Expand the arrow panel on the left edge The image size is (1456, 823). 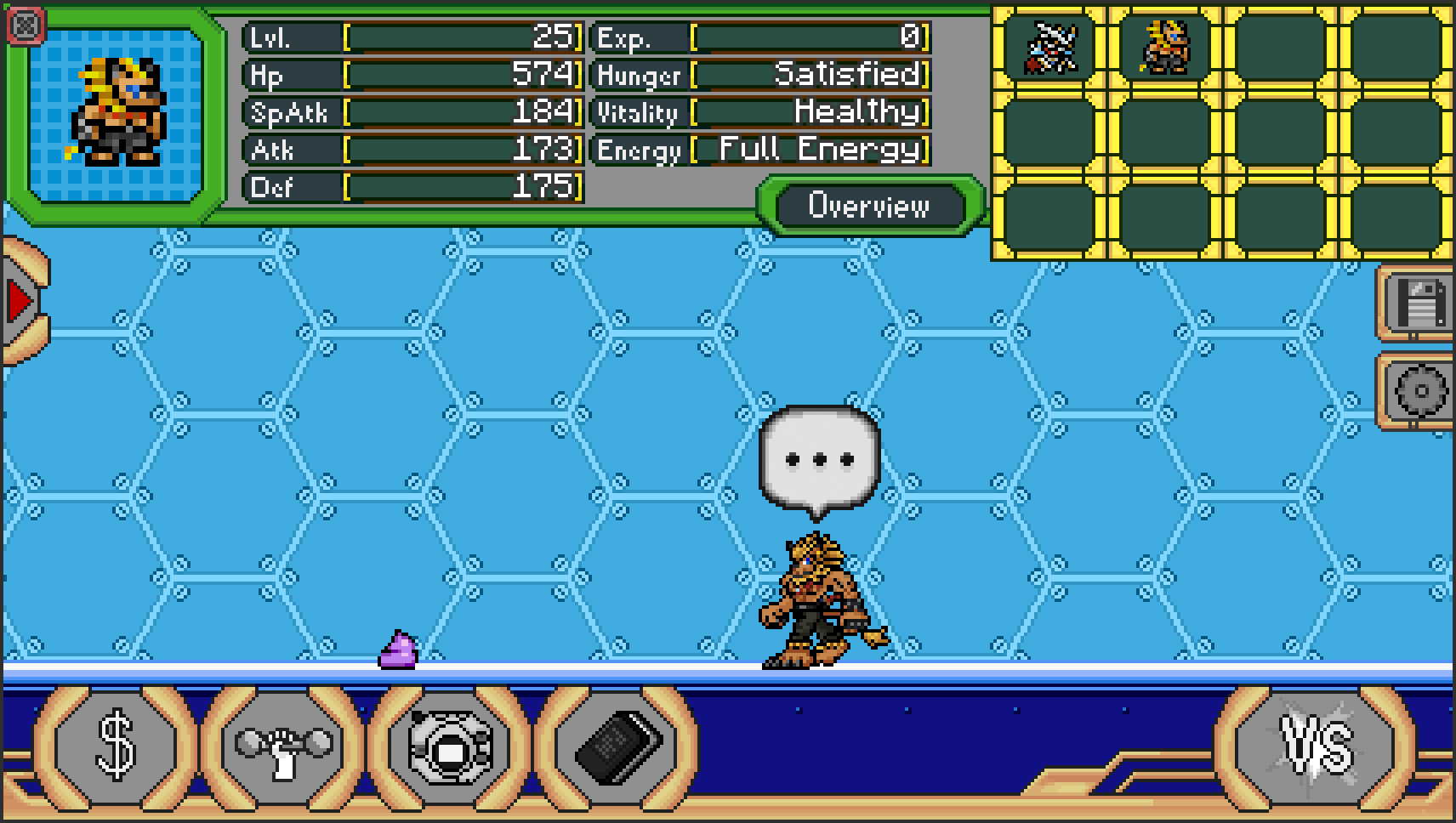pyautogui.click(x=21, y=298)
